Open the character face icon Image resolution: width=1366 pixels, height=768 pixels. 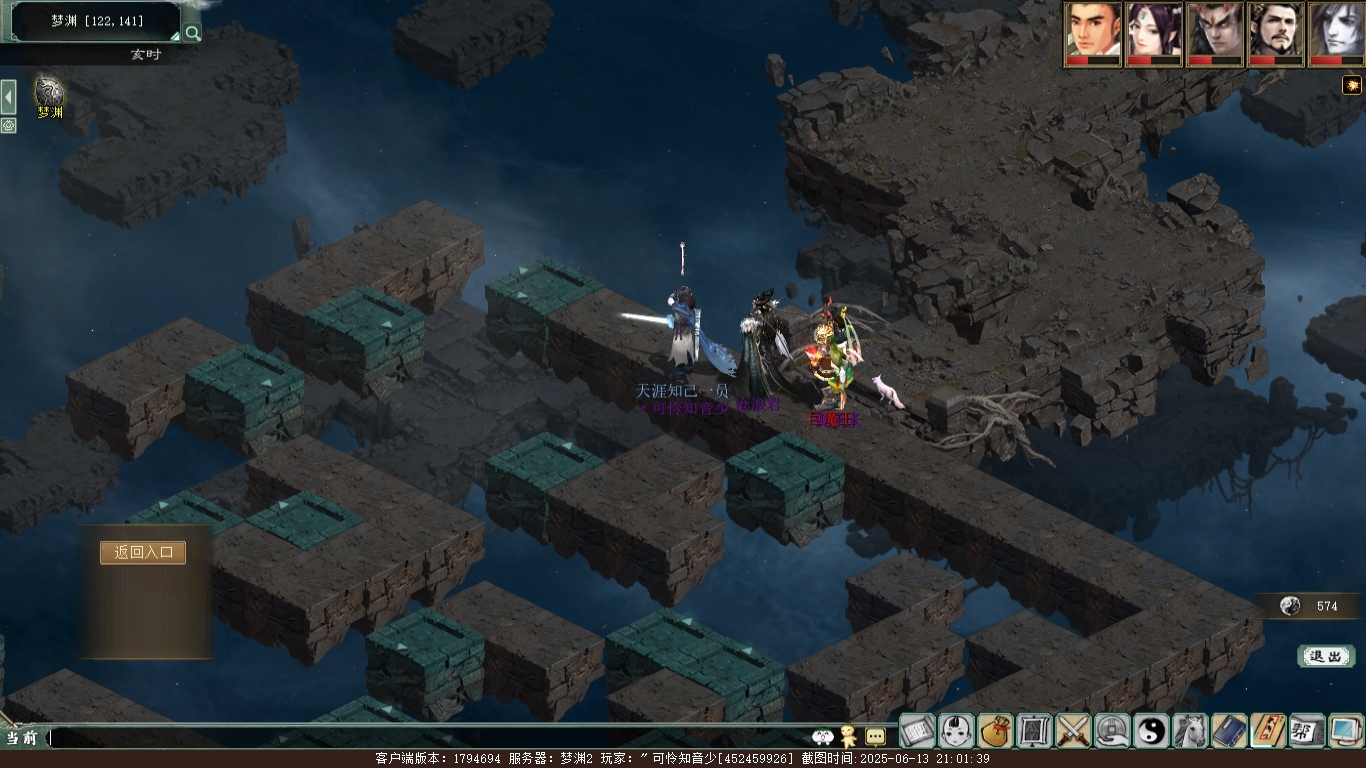click(x=957, y=731)
